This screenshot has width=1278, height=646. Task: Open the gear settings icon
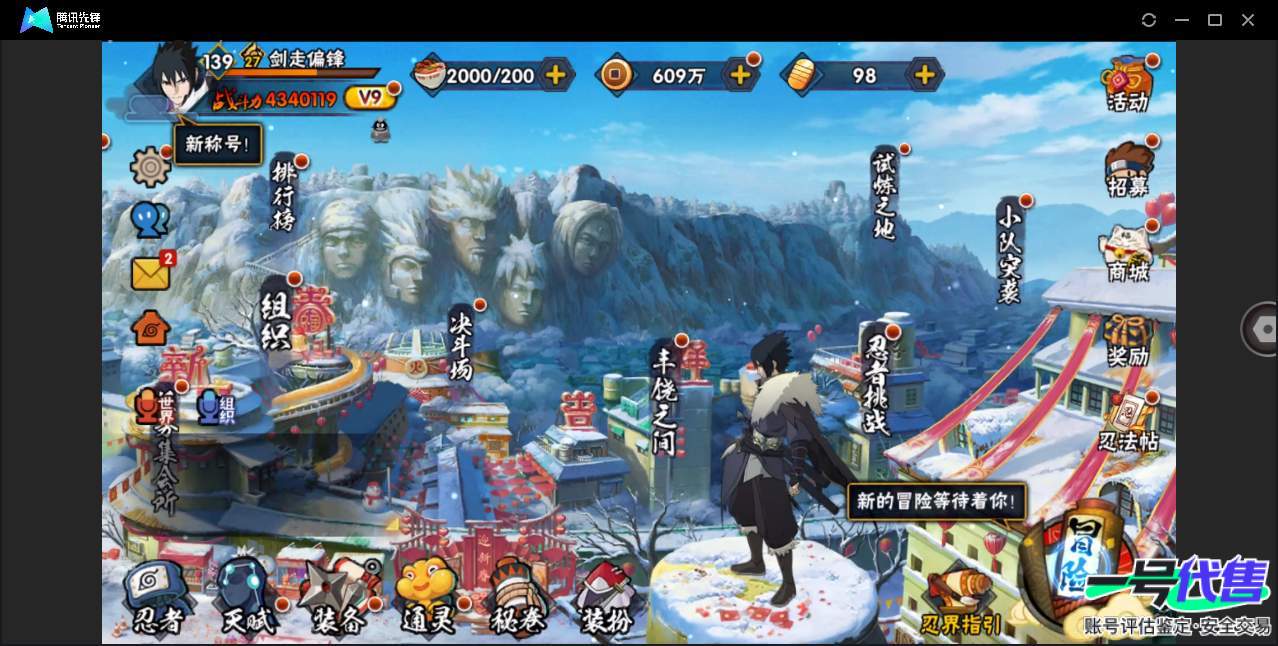pos(150,166)
